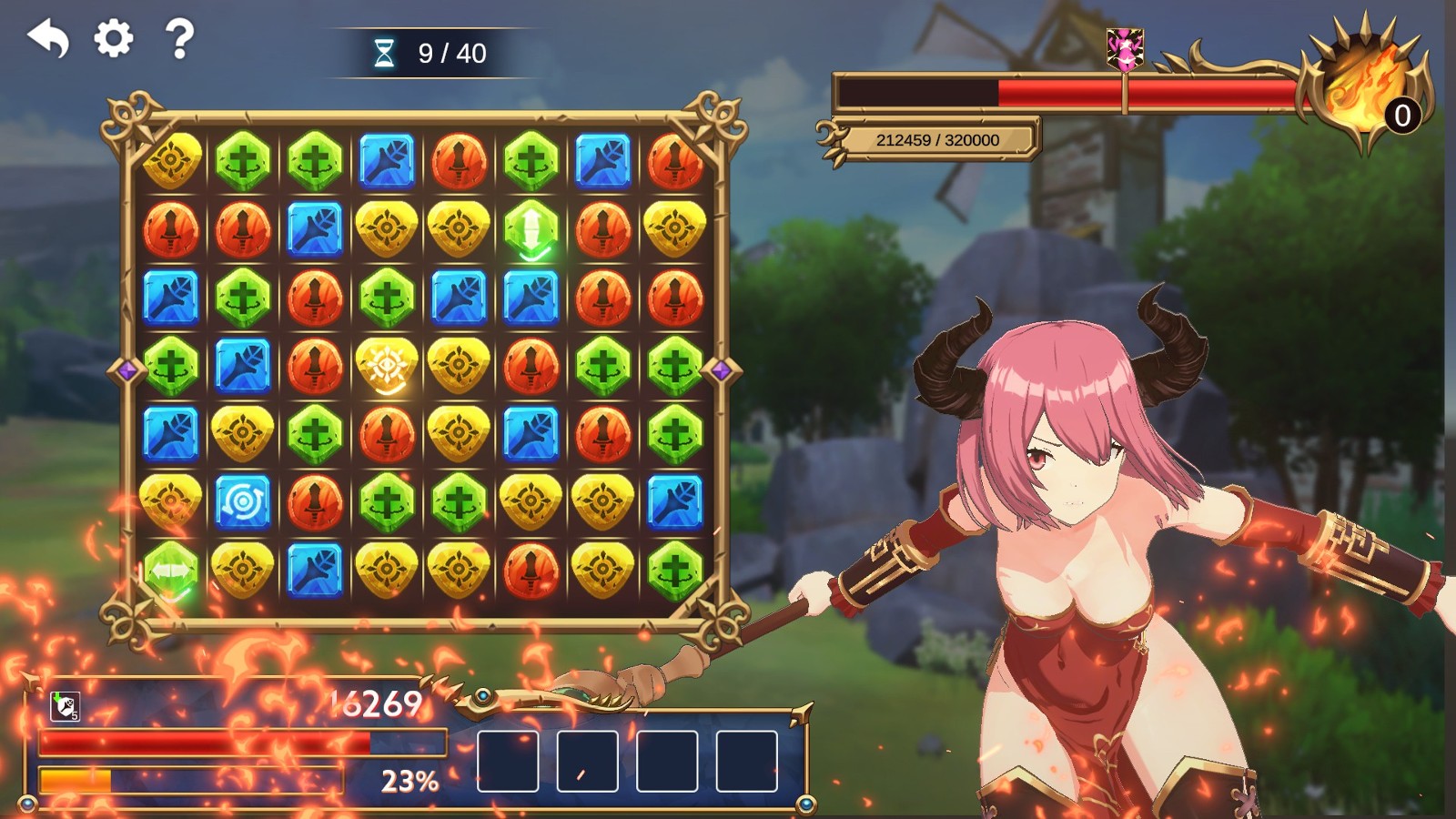1456x819 pixels.
Task: Select the glowing green vertical arrow gem
Action: (x=531, y=228)
